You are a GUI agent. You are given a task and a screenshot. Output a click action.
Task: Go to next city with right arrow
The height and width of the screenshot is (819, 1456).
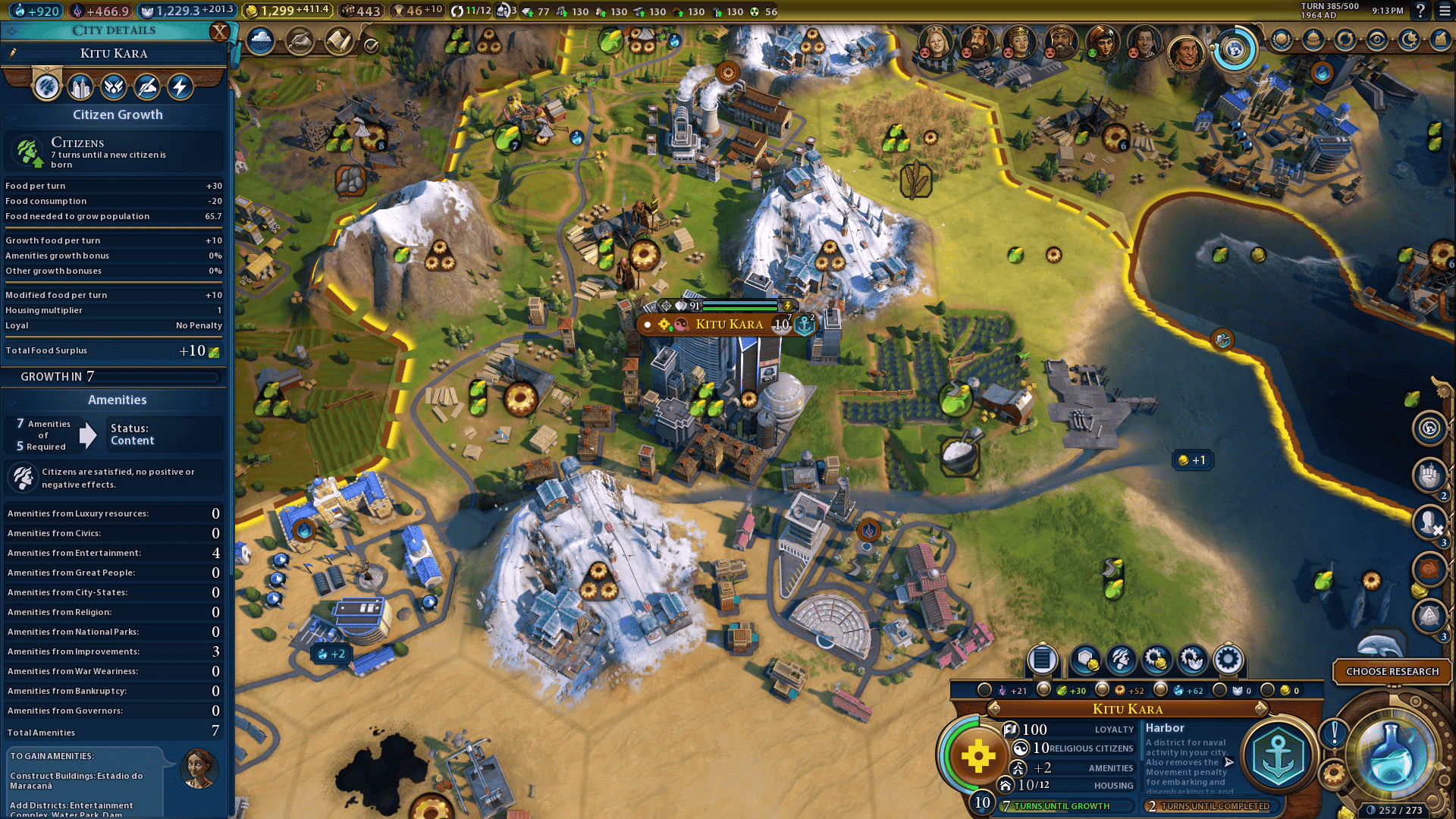pyautogui.click(x=1261, y=708)
